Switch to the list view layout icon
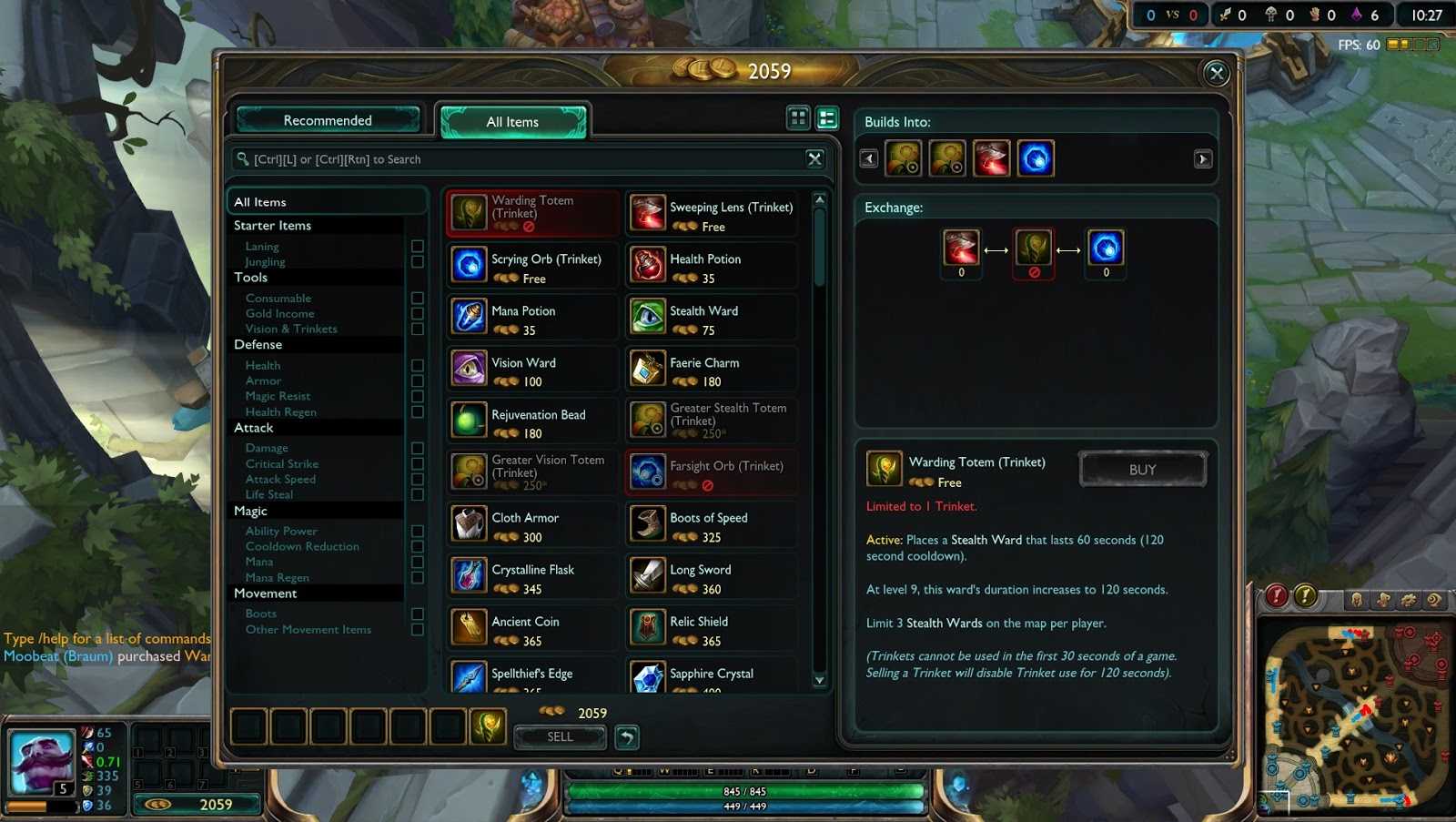Viewport: 1456px width, 822px height. [826, 117]
